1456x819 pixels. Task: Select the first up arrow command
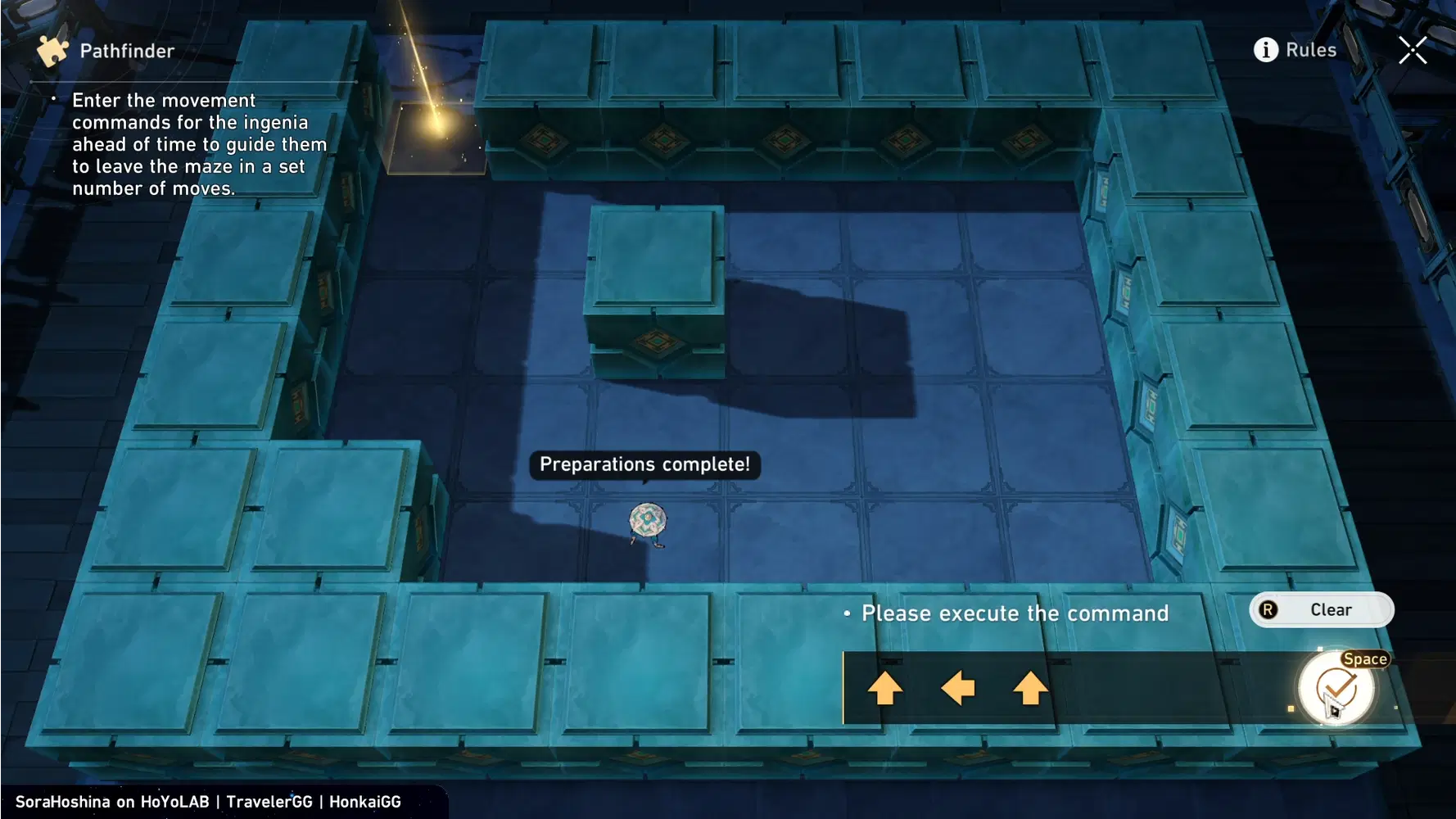coord(885,688)
